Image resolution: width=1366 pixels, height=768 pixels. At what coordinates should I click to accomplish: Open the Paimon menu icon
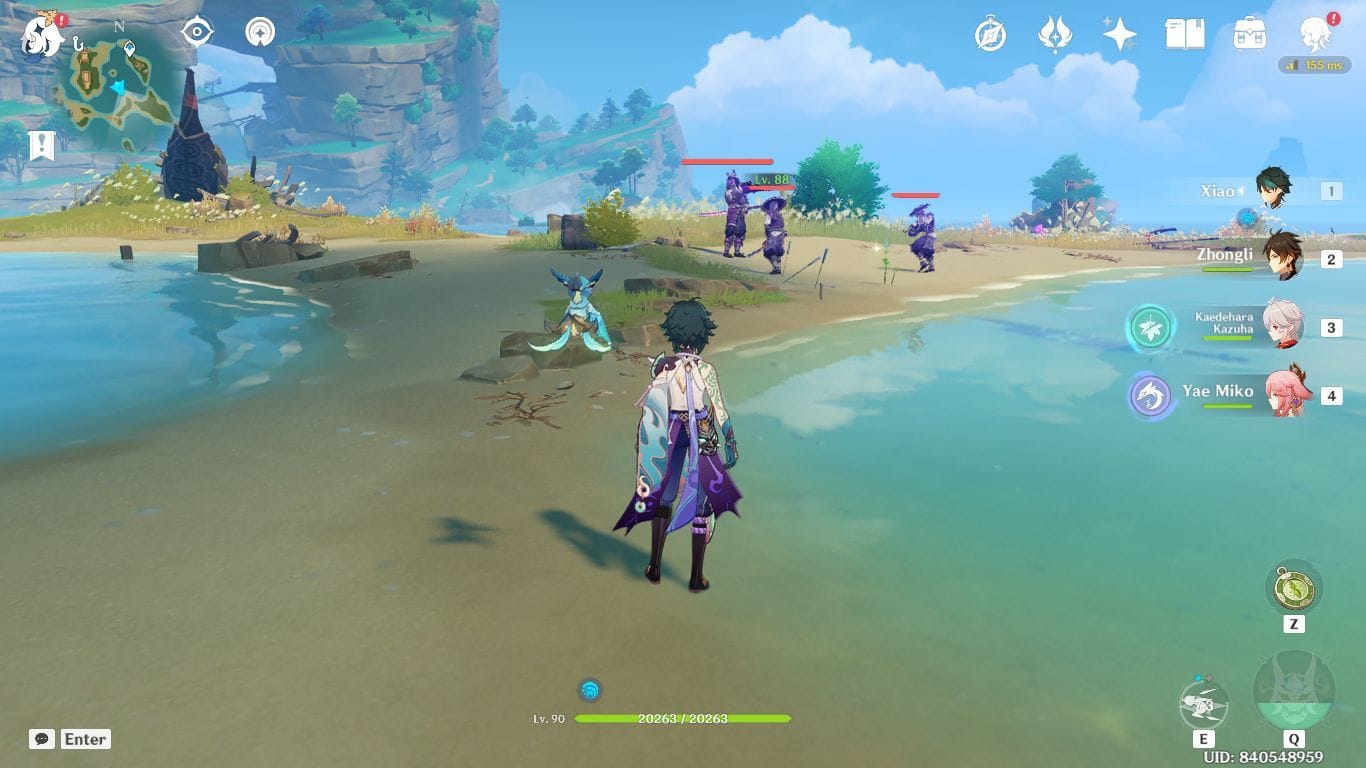42,35
